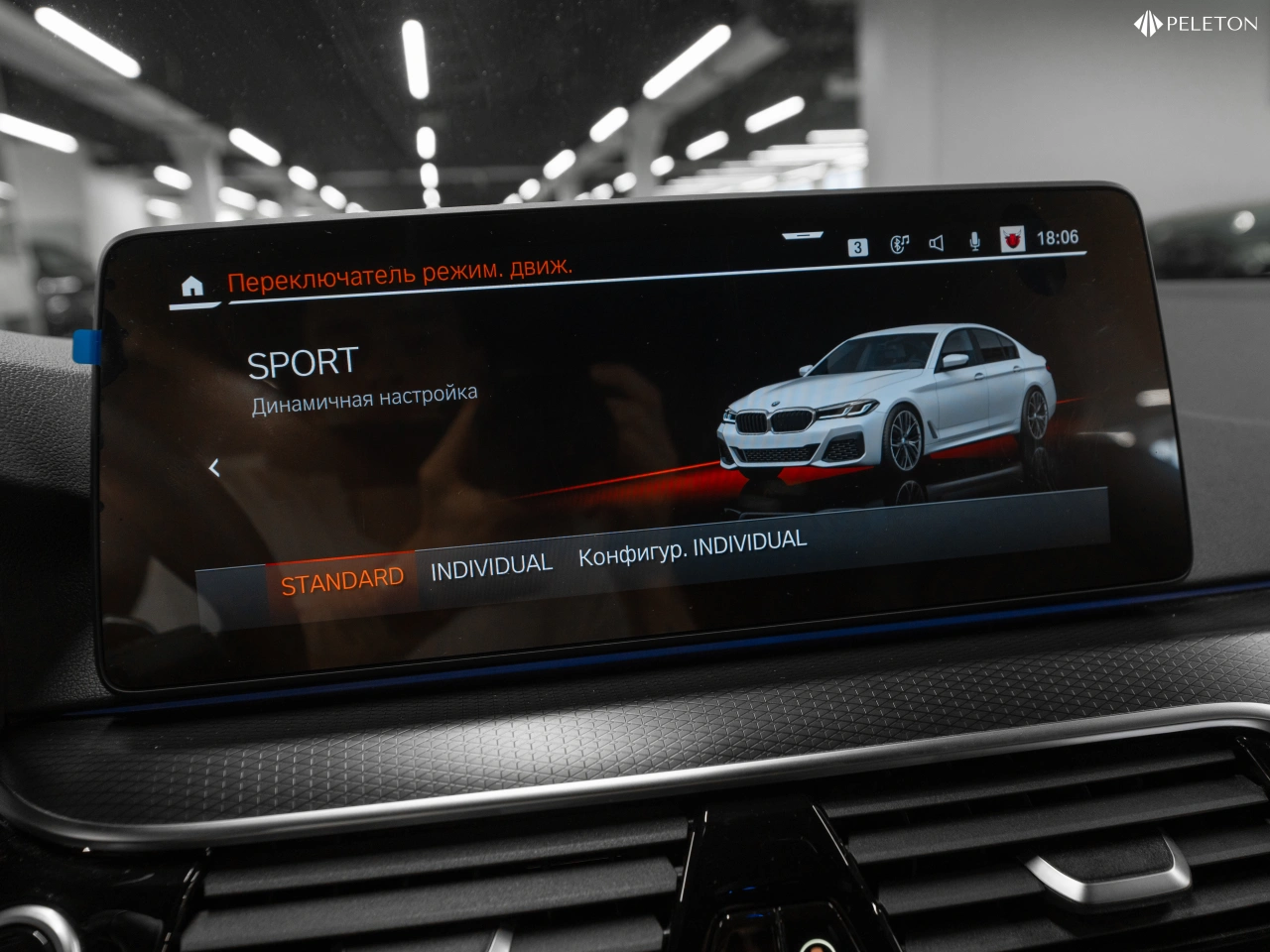Open Конфигур. INDIVIDUAL settings
Image resolution: width=1270 pixels, height=952 pixels.
click(692, 547)
